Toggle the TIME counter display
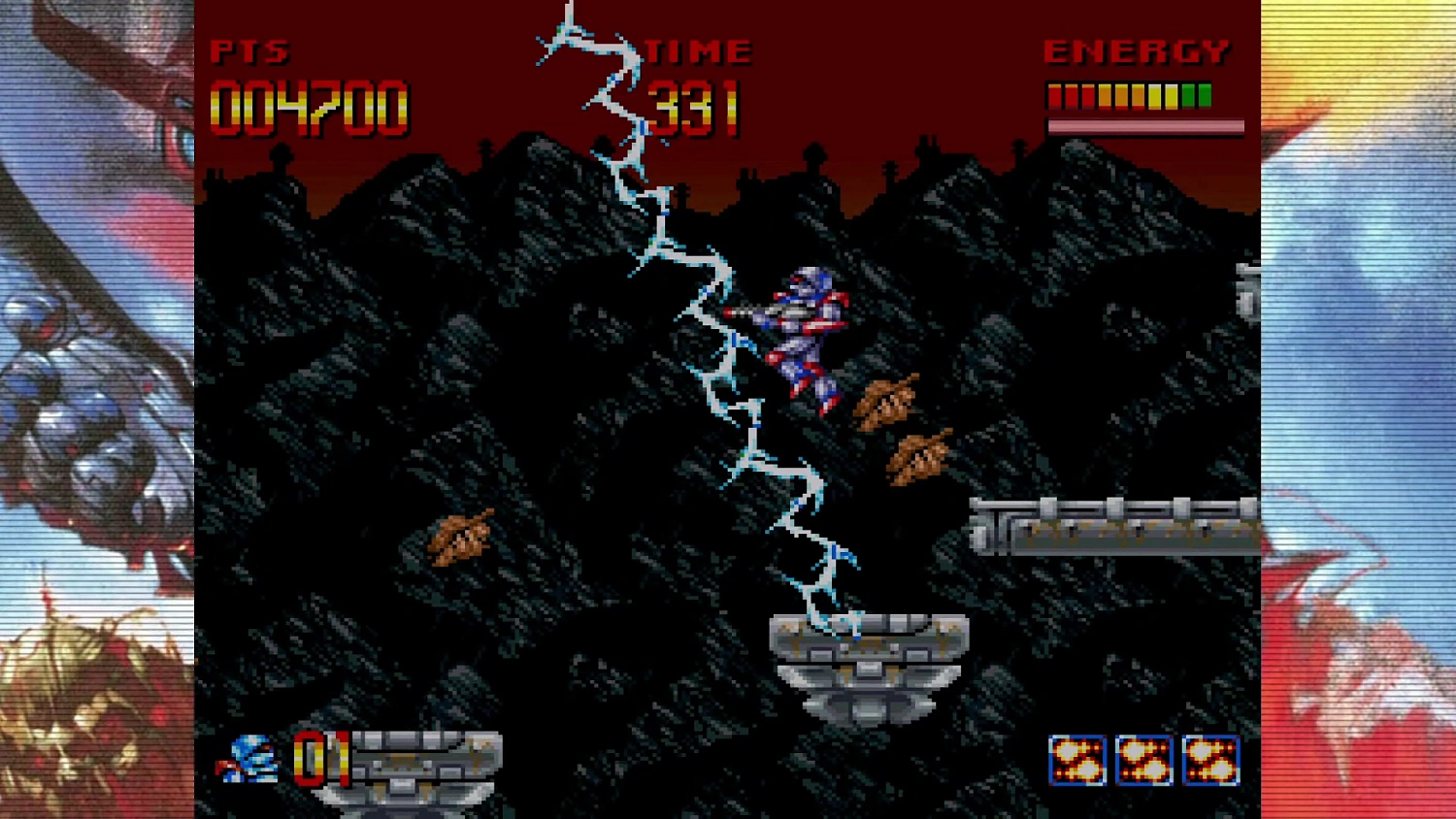Image resolution: width=1456 pixels, height=819 pixels. point(699,51)
